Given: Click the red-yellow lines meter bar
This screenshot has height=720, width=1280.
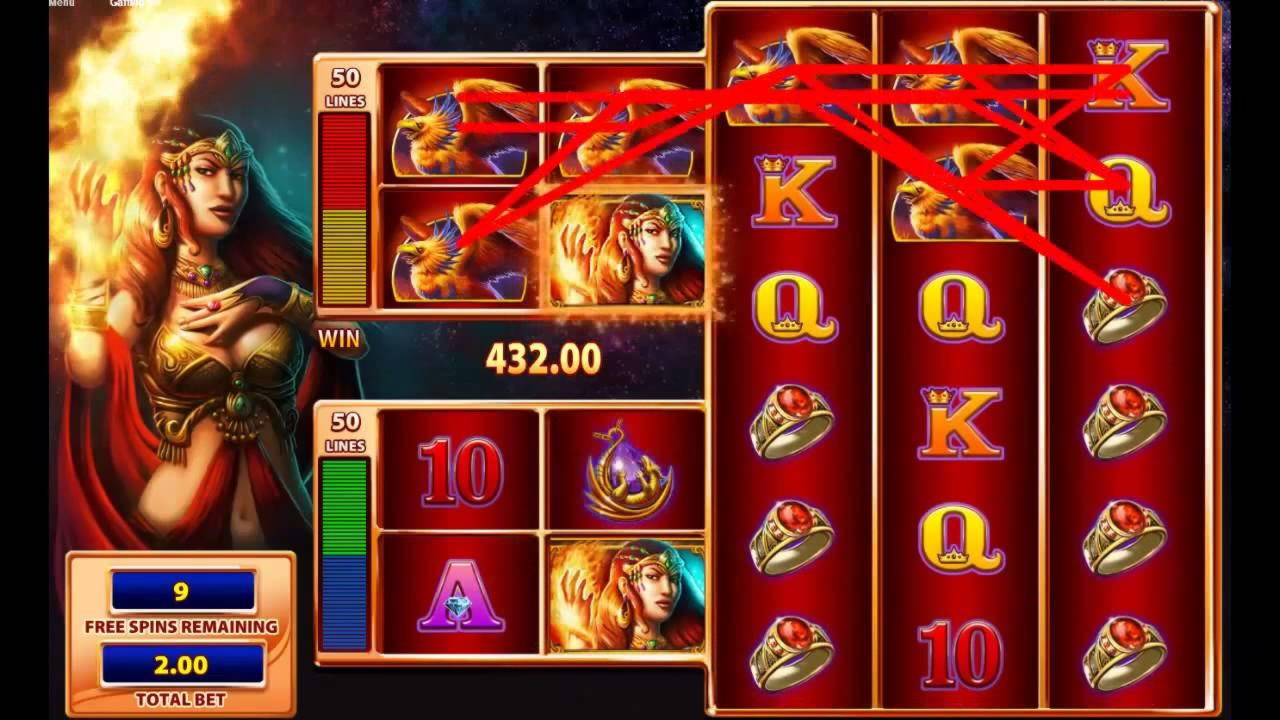Looking at the screenshot, I should point(340,210).
